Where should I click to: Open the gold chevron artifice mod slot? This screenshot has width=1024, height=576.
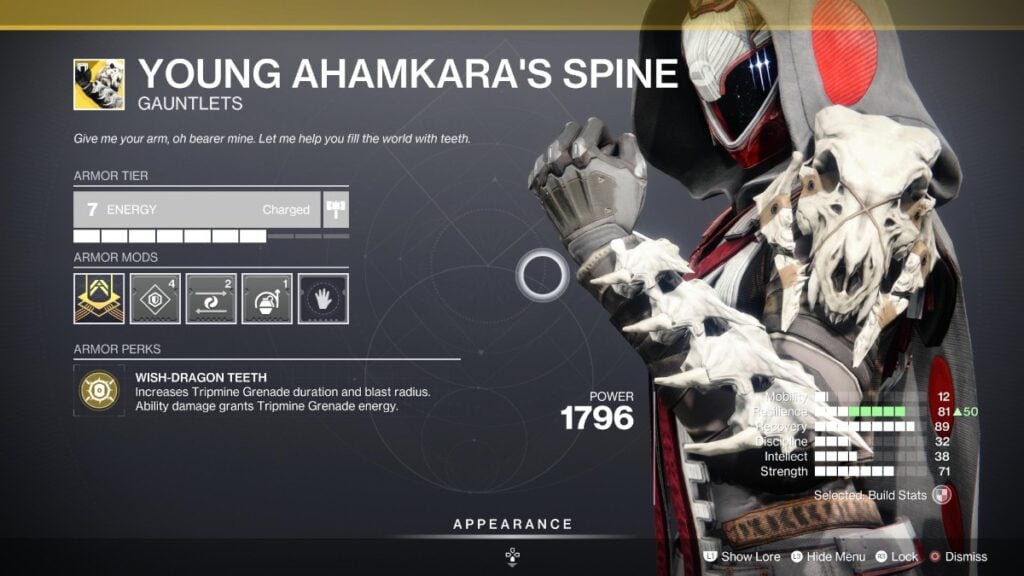99,298
